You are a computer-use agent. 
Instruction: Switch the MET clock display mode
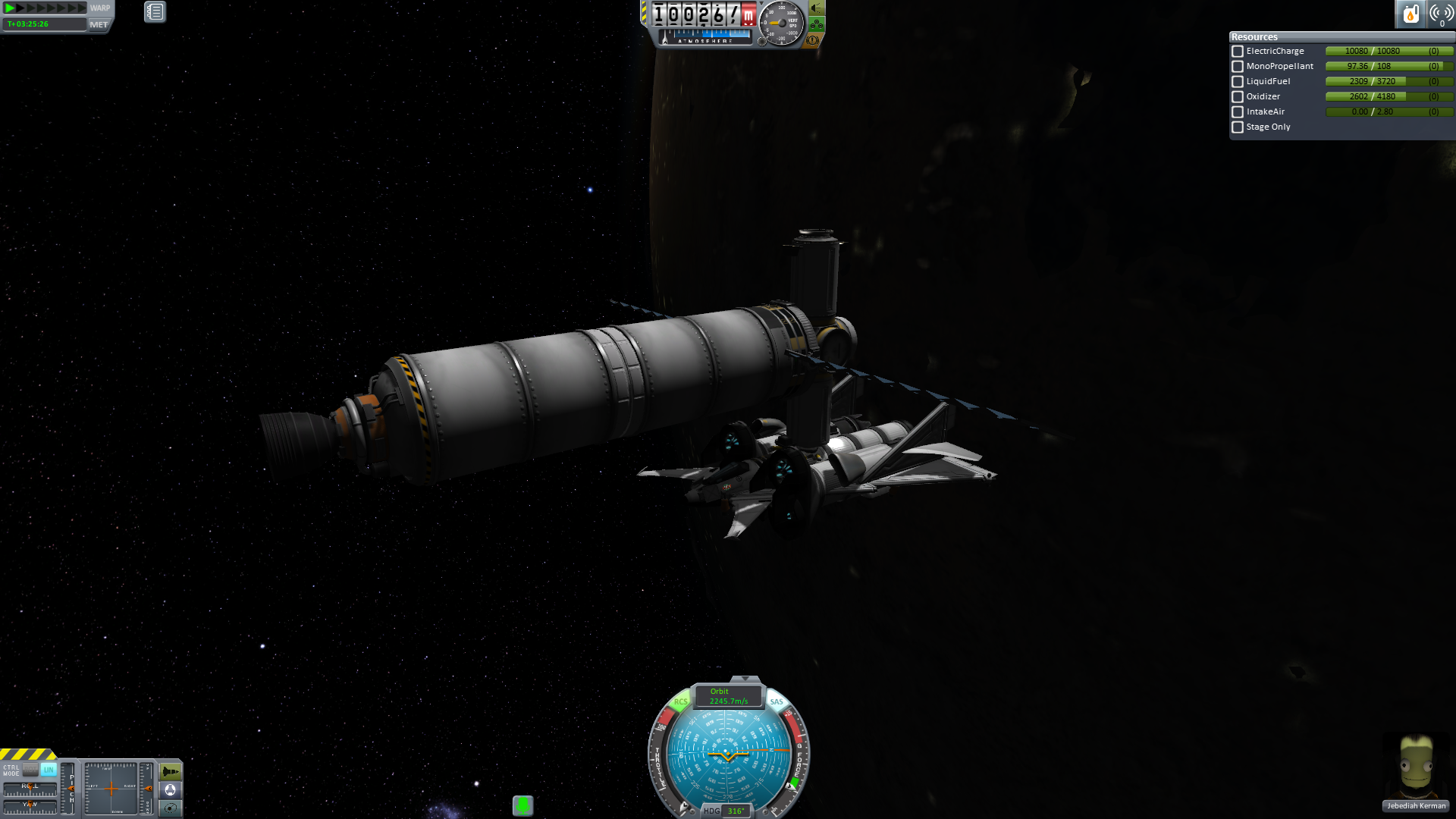[x=99, y=24]
